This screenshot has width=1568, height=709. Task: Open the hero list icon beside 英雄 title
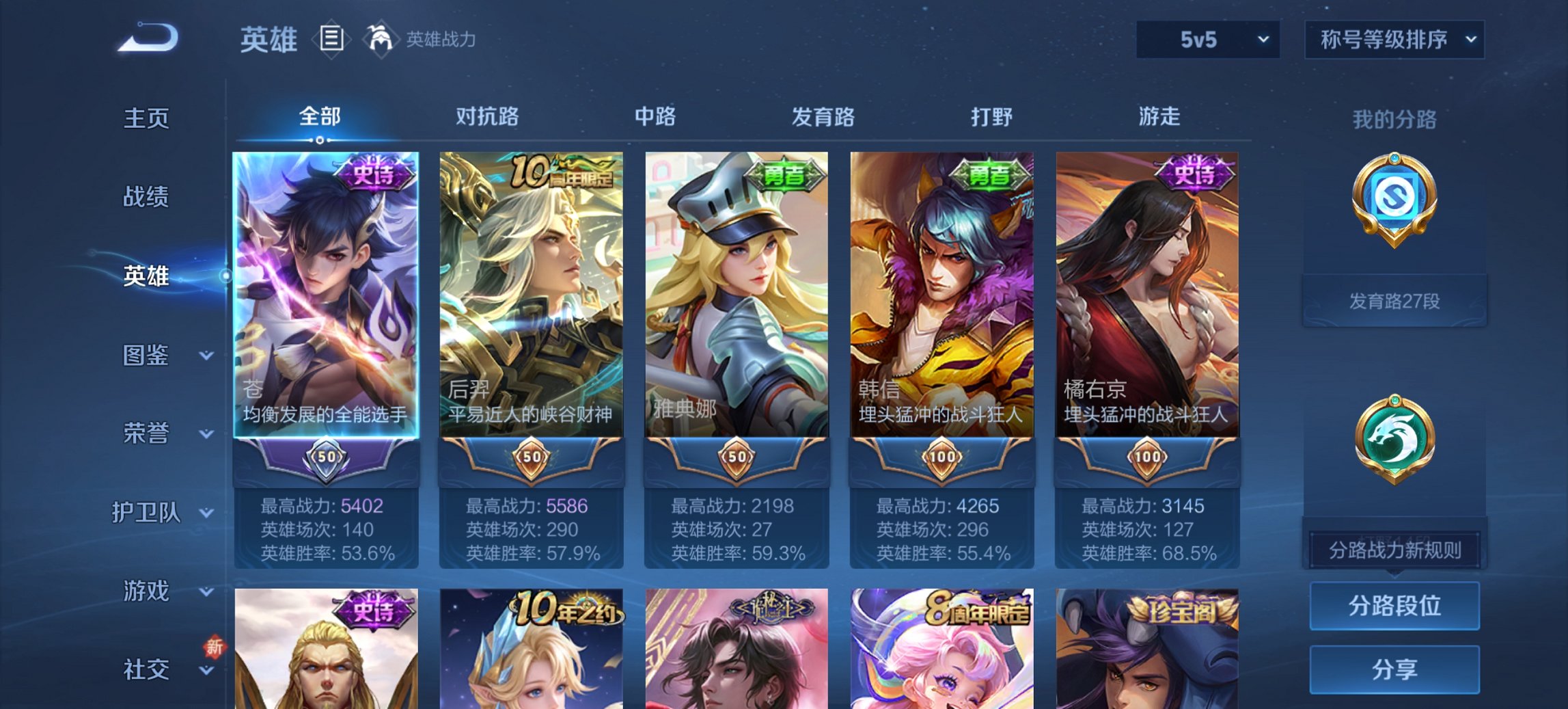coord(331,40)
